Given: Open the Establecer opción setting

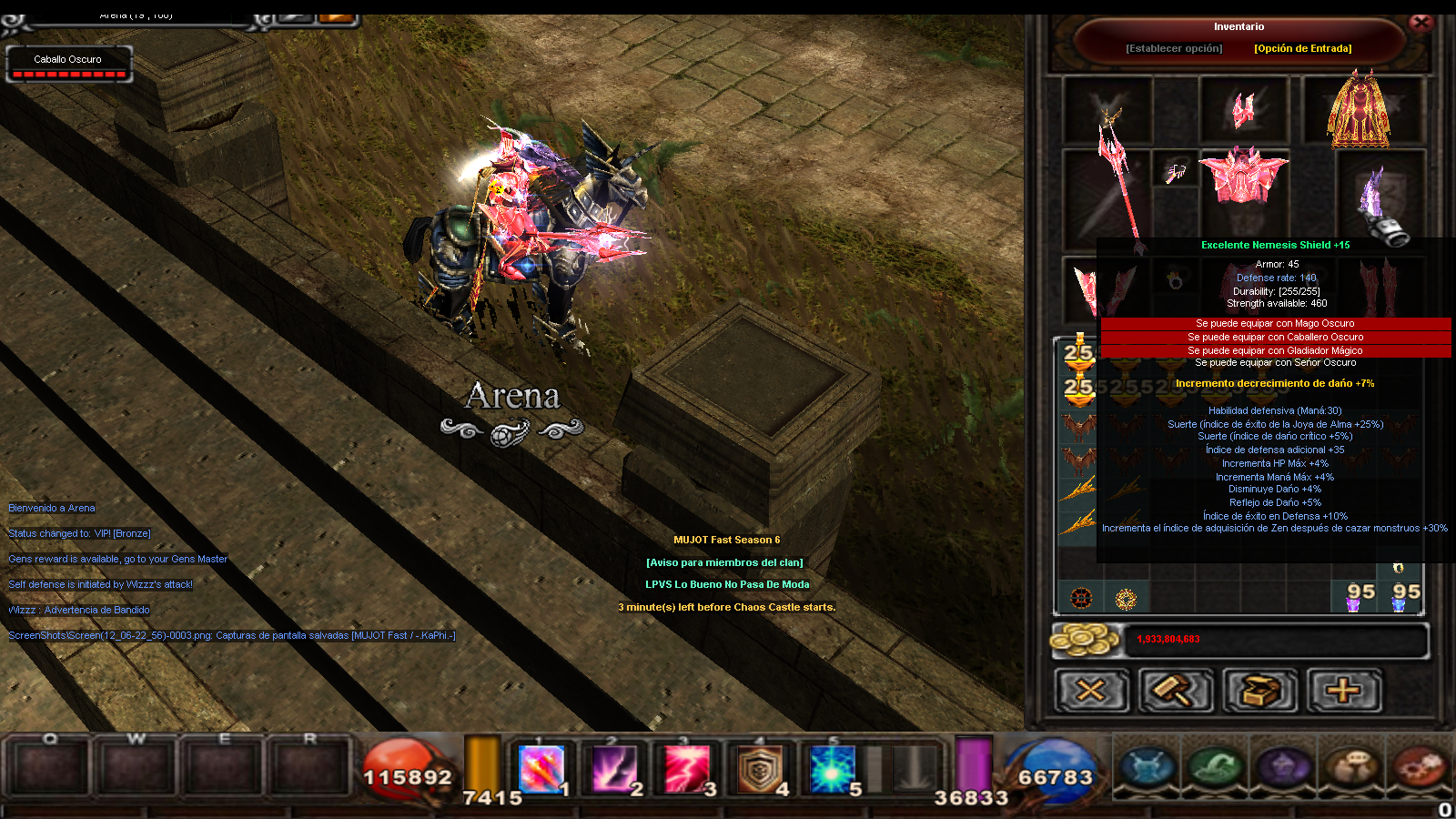Looking at the screenshot, I should click(x=1174, y=48).
